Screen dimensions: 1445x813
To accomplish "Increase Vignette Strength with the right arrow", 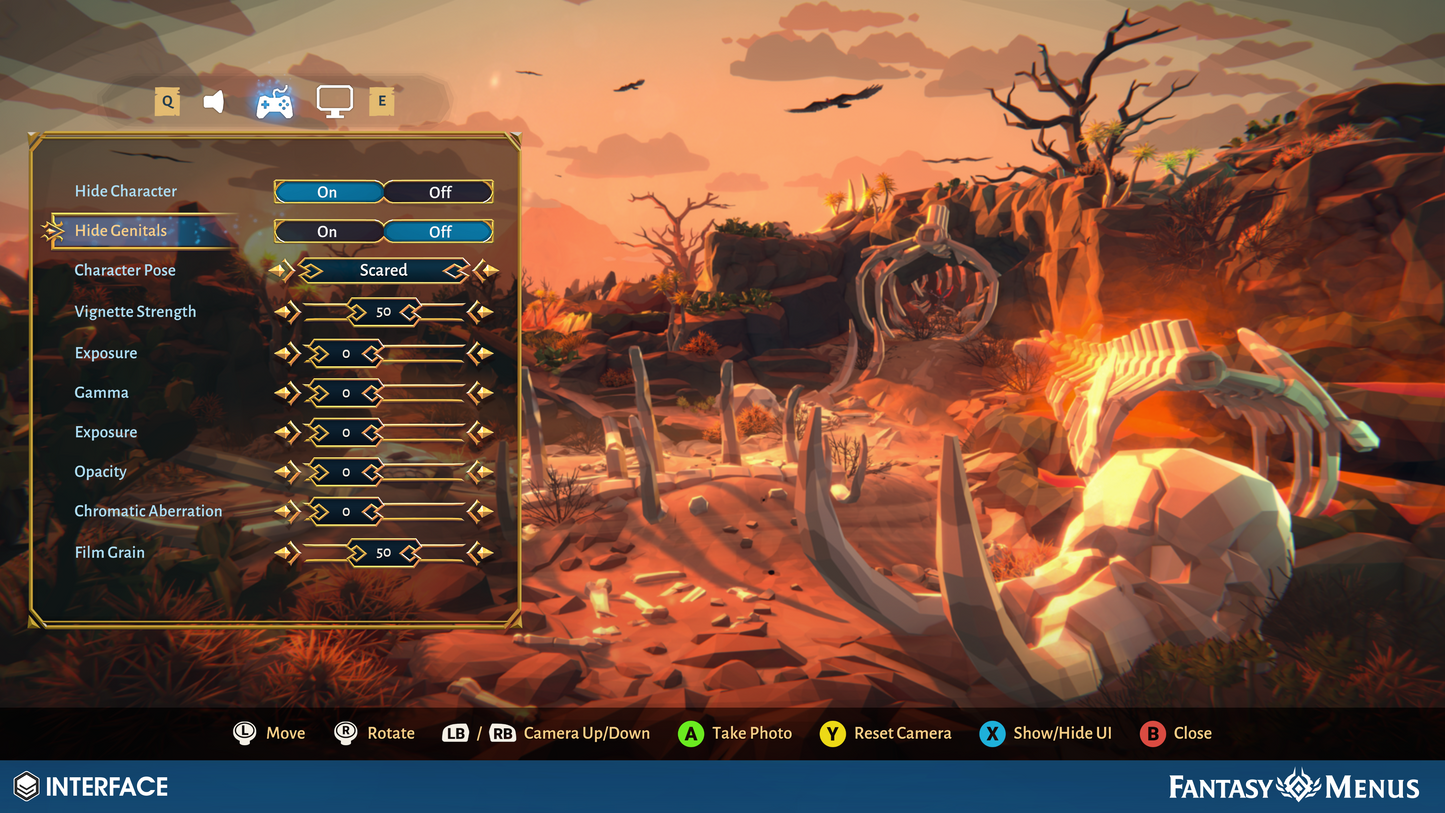I will point(481,312).
